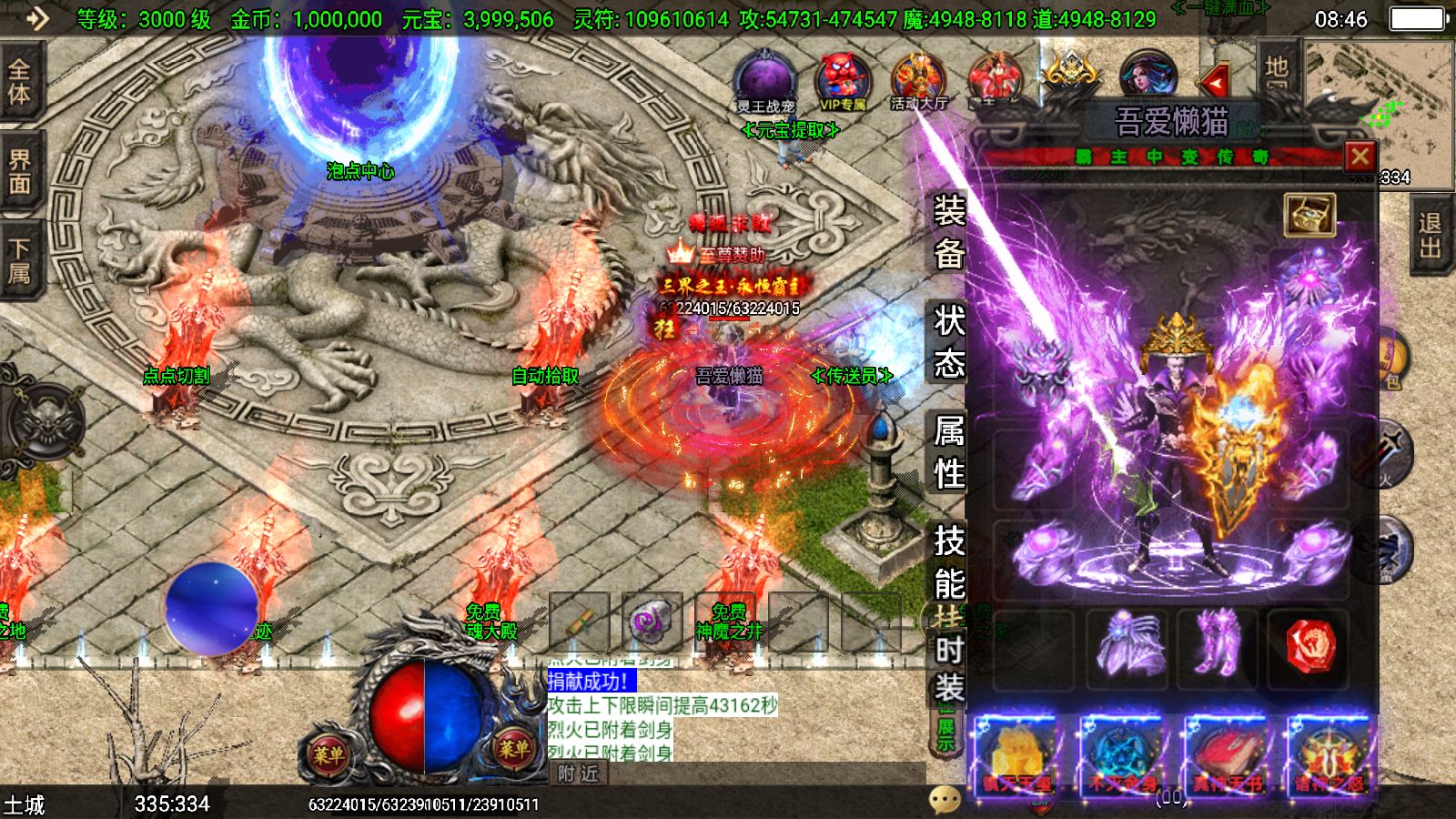Collapse the top icon row with red arrow
Image resolution: width=1456 pixels, height=819 pixels.
(1214, 83)
